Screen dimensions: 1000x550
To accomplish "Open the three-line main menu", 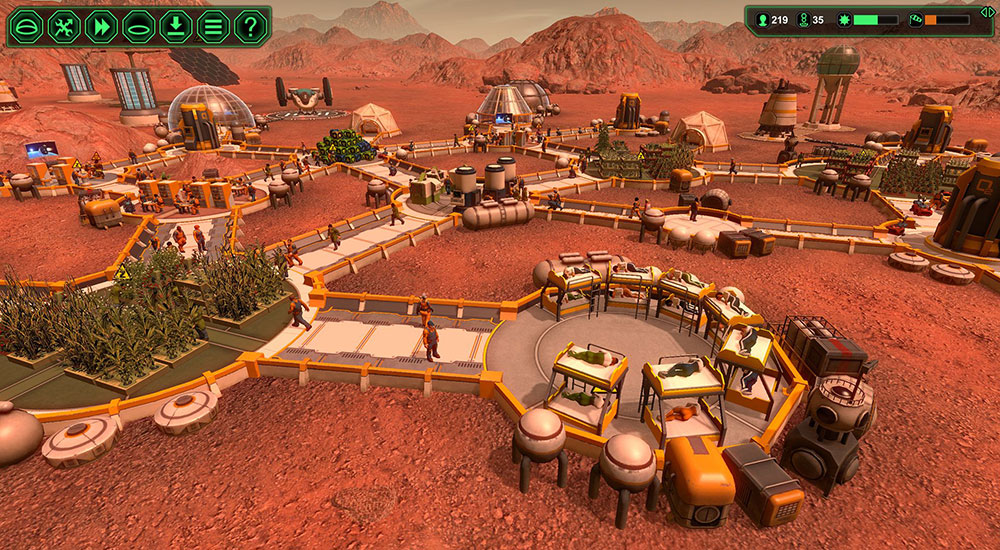I will point(212,26).
